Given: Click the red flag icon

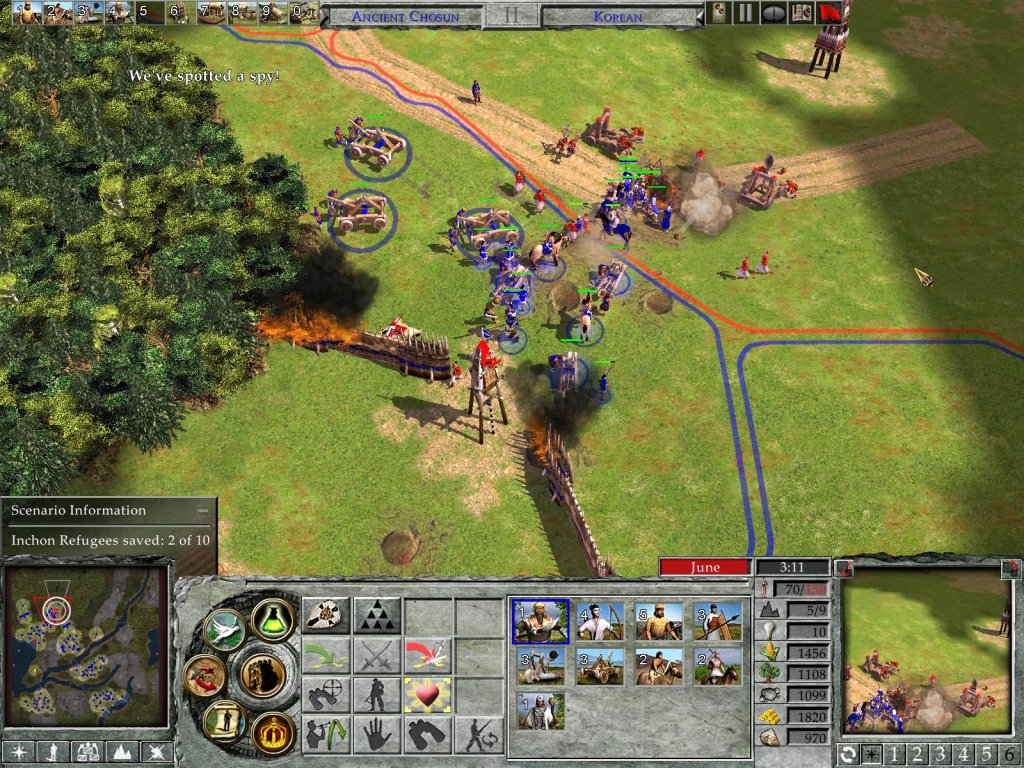Looking at the screenshot, I should coord(829,13).
